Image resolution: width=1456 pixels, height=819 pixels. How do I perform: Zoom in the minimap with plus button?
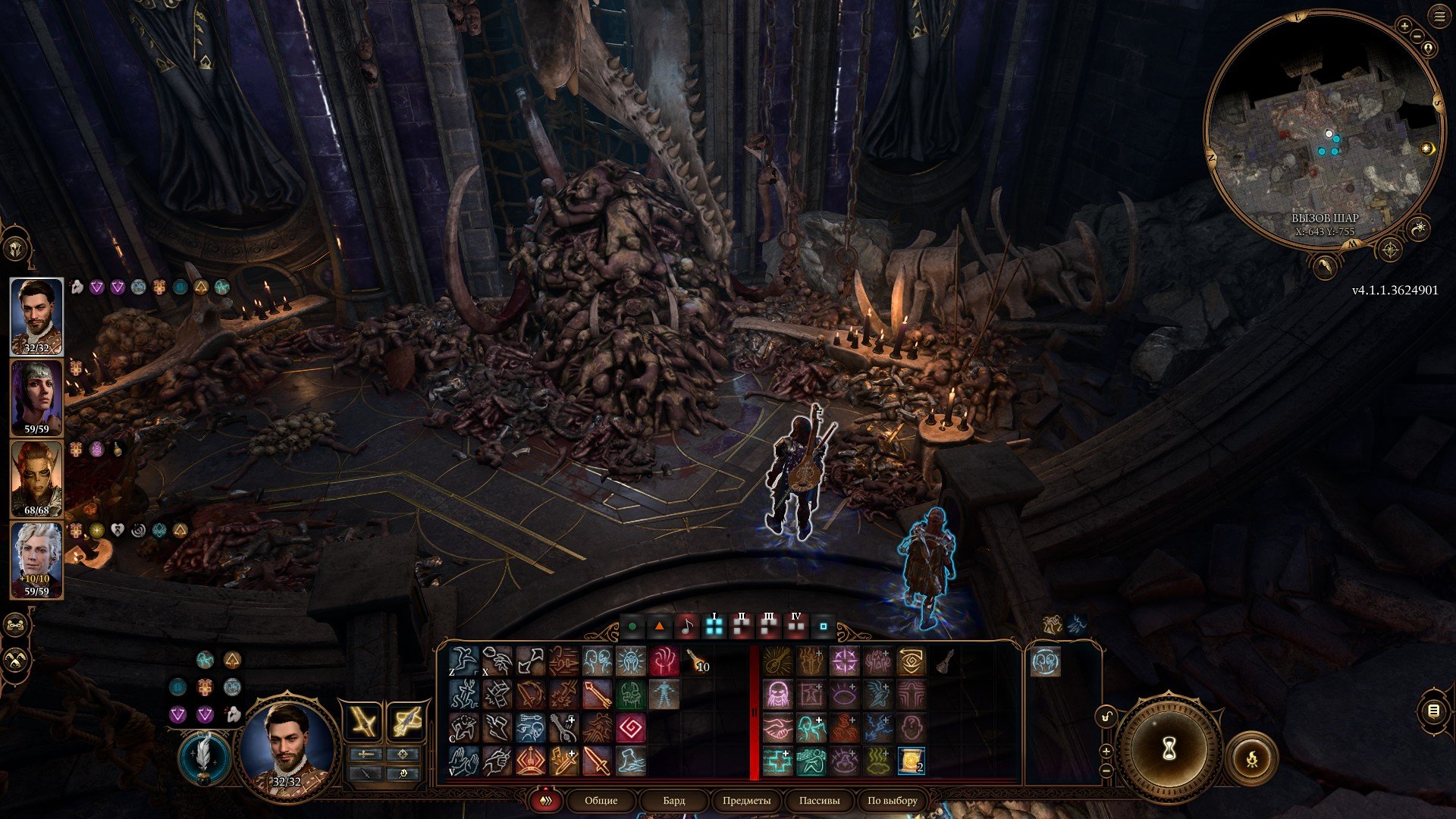coord(1404,26)
